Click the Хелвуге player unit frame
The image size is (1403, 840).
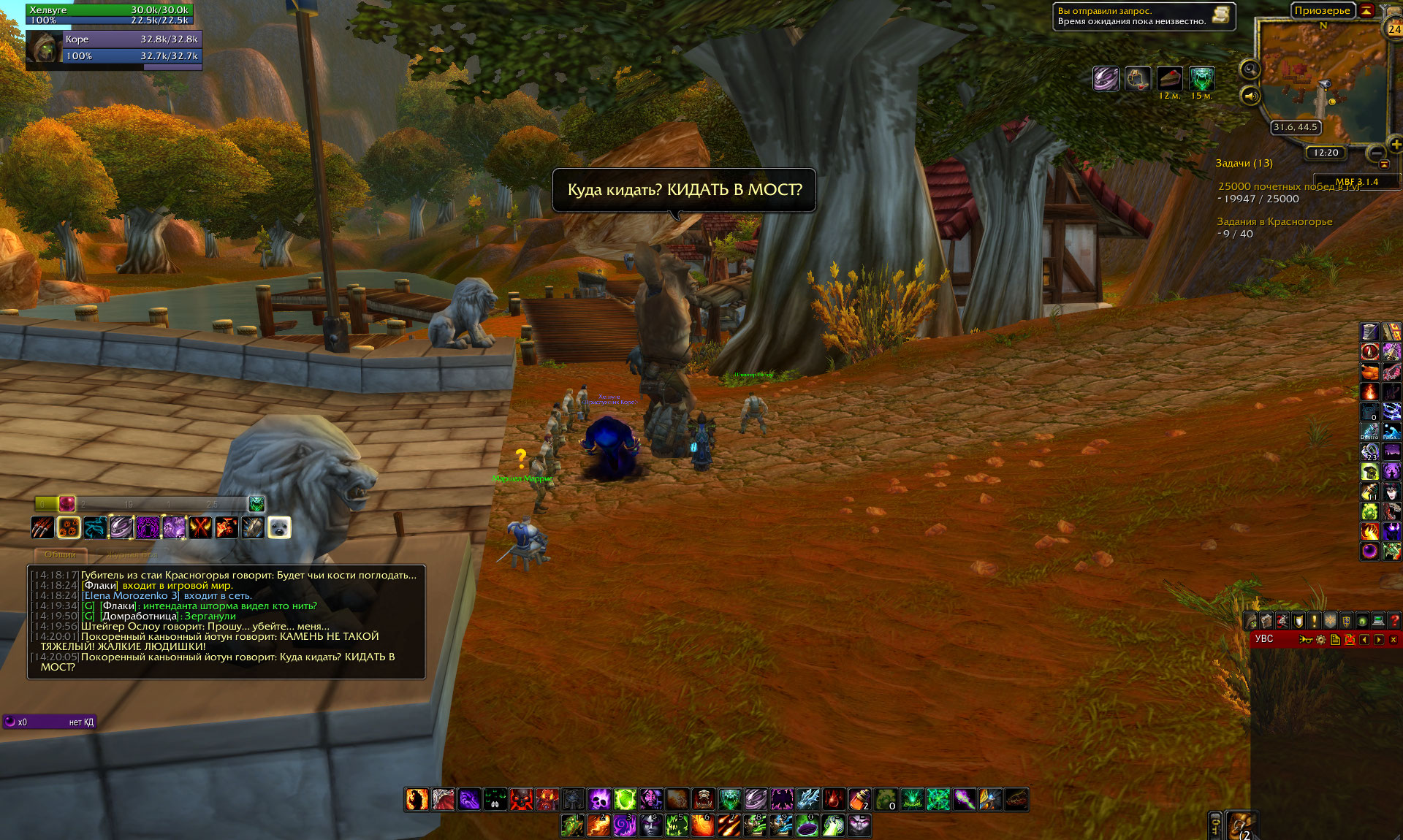pyautogui.click(x=110, y=14)
